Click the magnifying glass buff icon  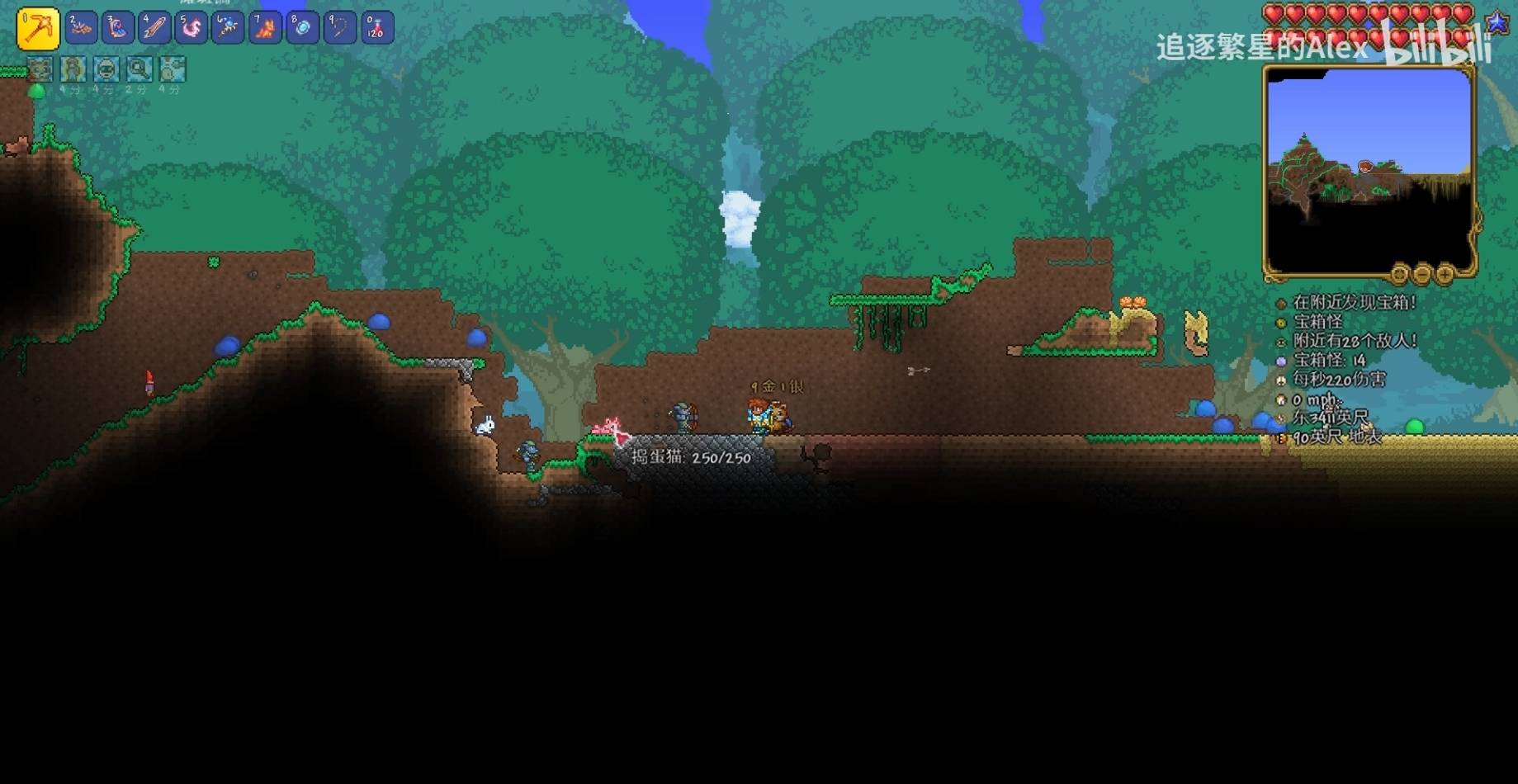click(x=139, y=69)
